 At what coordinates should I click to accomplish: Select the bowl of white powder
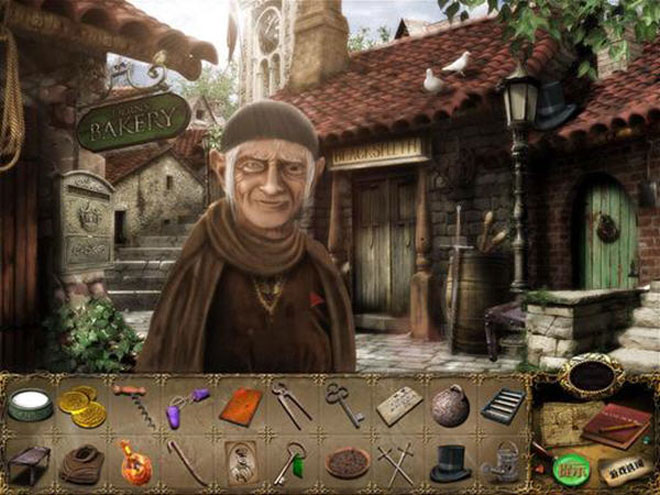pos(30,406)
